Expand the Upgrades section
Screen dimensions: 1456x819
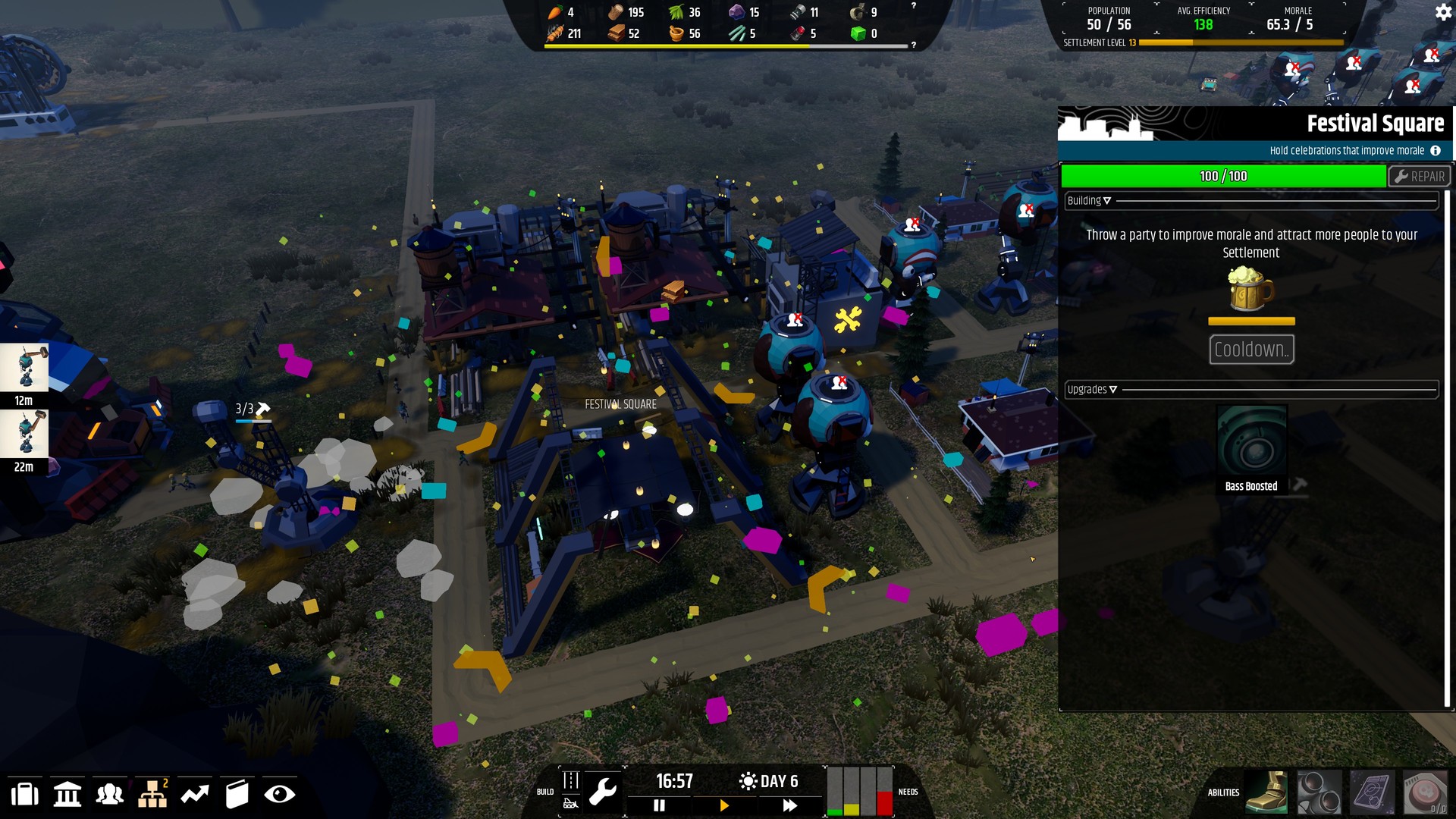tap(1092, 389)
